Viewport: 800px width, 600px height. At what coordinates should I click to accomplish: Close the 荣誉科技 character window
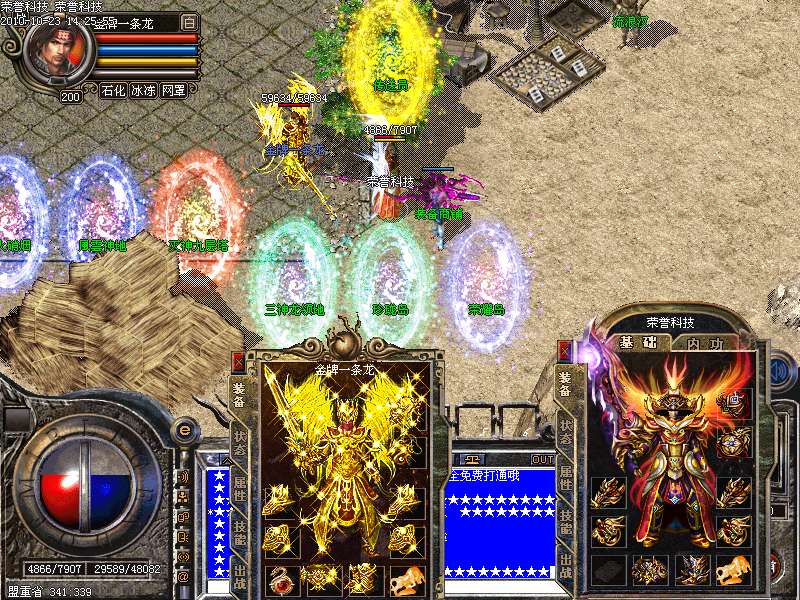[565, 351]
